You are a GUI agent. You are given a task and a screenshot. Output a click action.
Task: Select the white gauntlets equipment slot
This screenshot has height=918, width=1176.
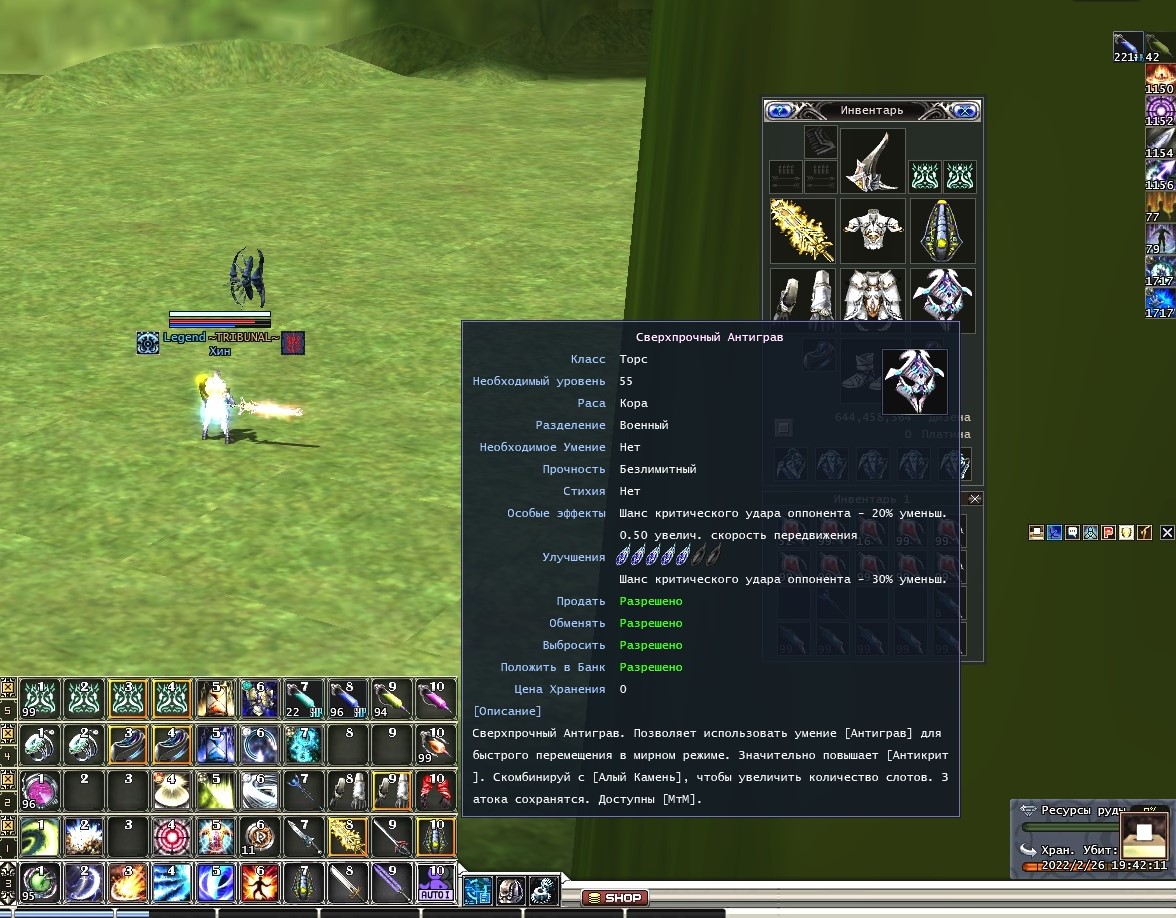pos(802,297)
